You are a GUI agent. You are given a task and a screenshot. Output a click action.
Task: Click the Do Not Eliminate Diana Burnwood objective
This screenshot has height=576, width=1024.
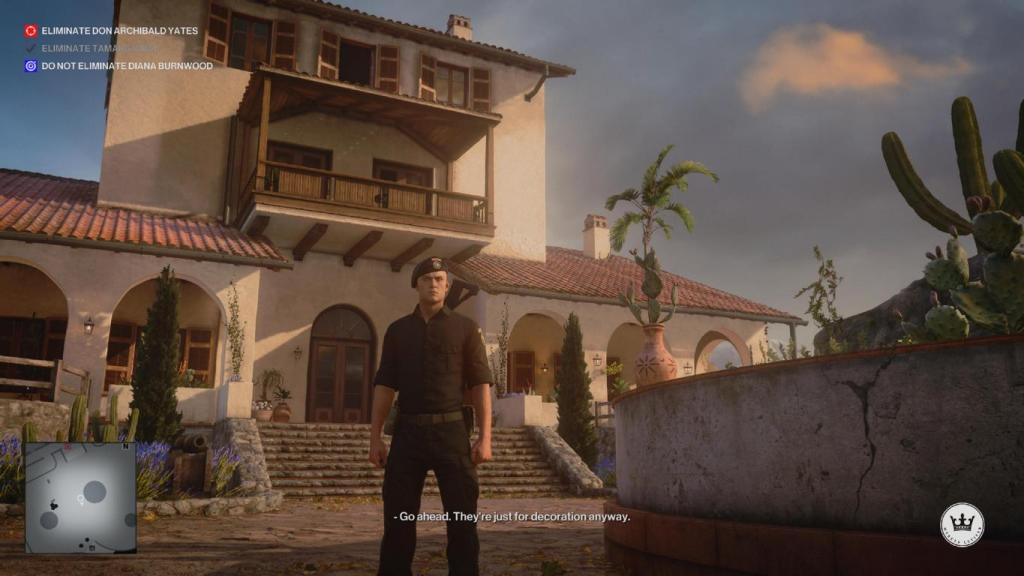[x=126, y=66]
